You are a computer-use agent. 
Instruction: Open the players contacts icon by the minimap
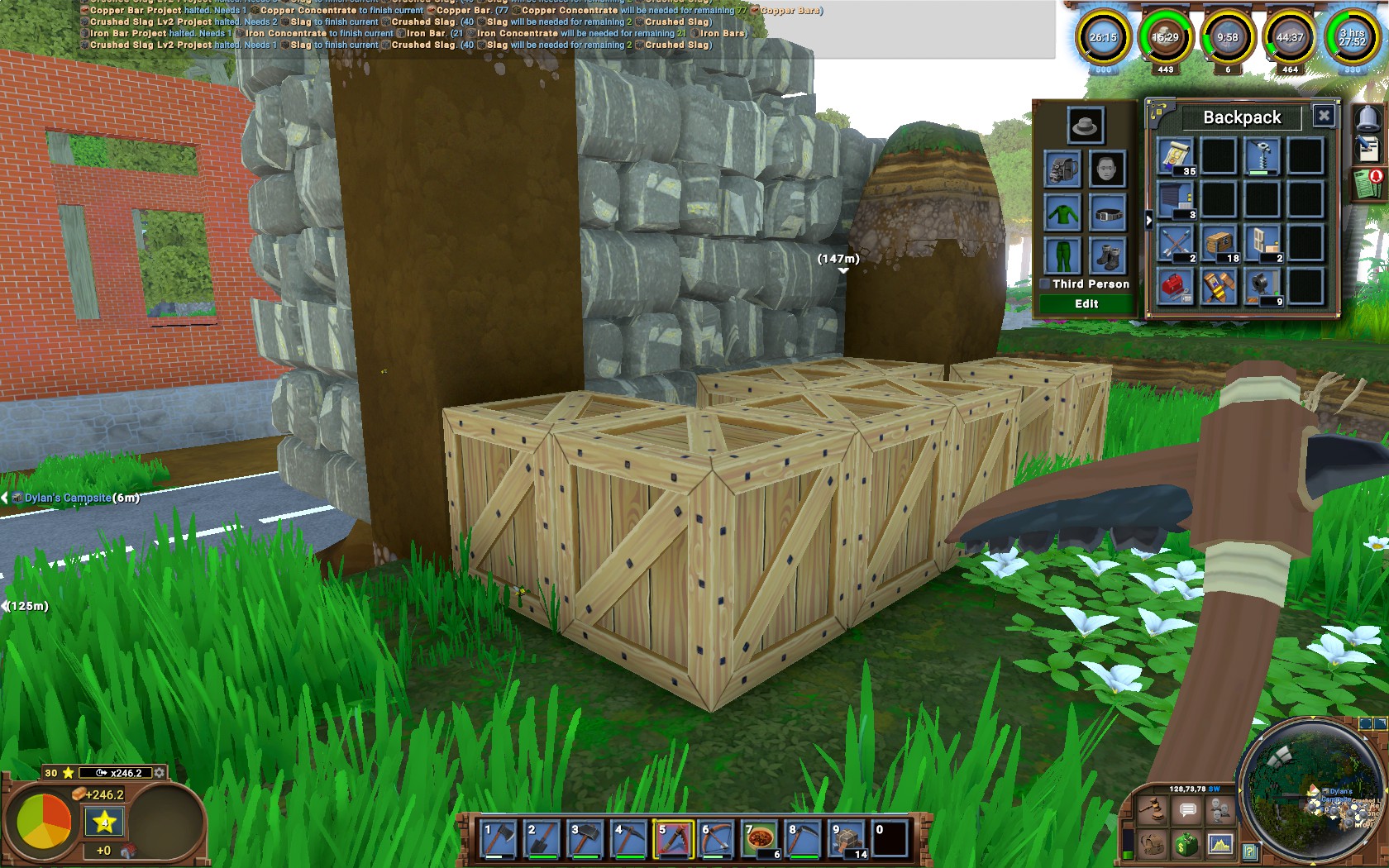(1220, 808)
